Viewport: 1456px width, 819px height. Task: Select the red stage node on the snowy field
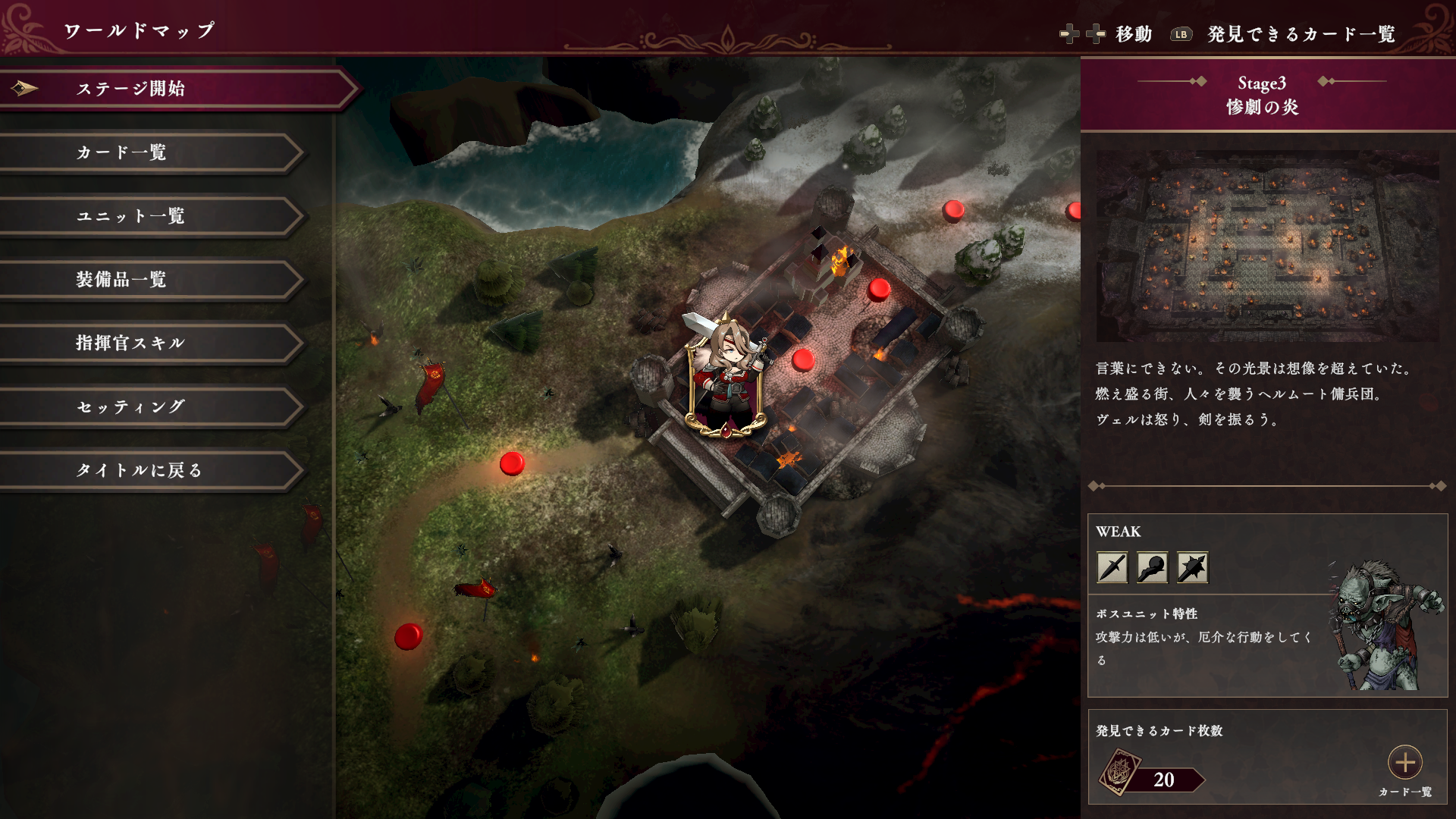click(953, 210)
